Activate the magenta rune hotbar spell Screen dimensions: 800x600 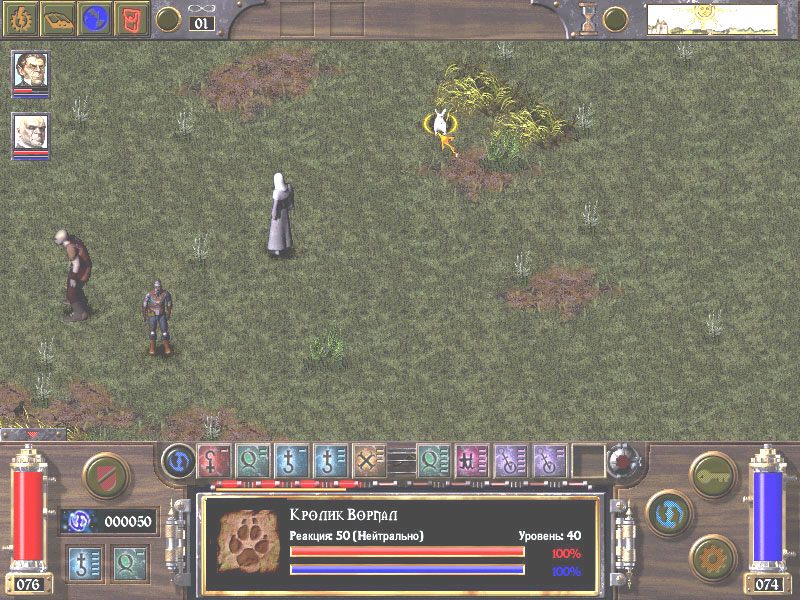468,460
